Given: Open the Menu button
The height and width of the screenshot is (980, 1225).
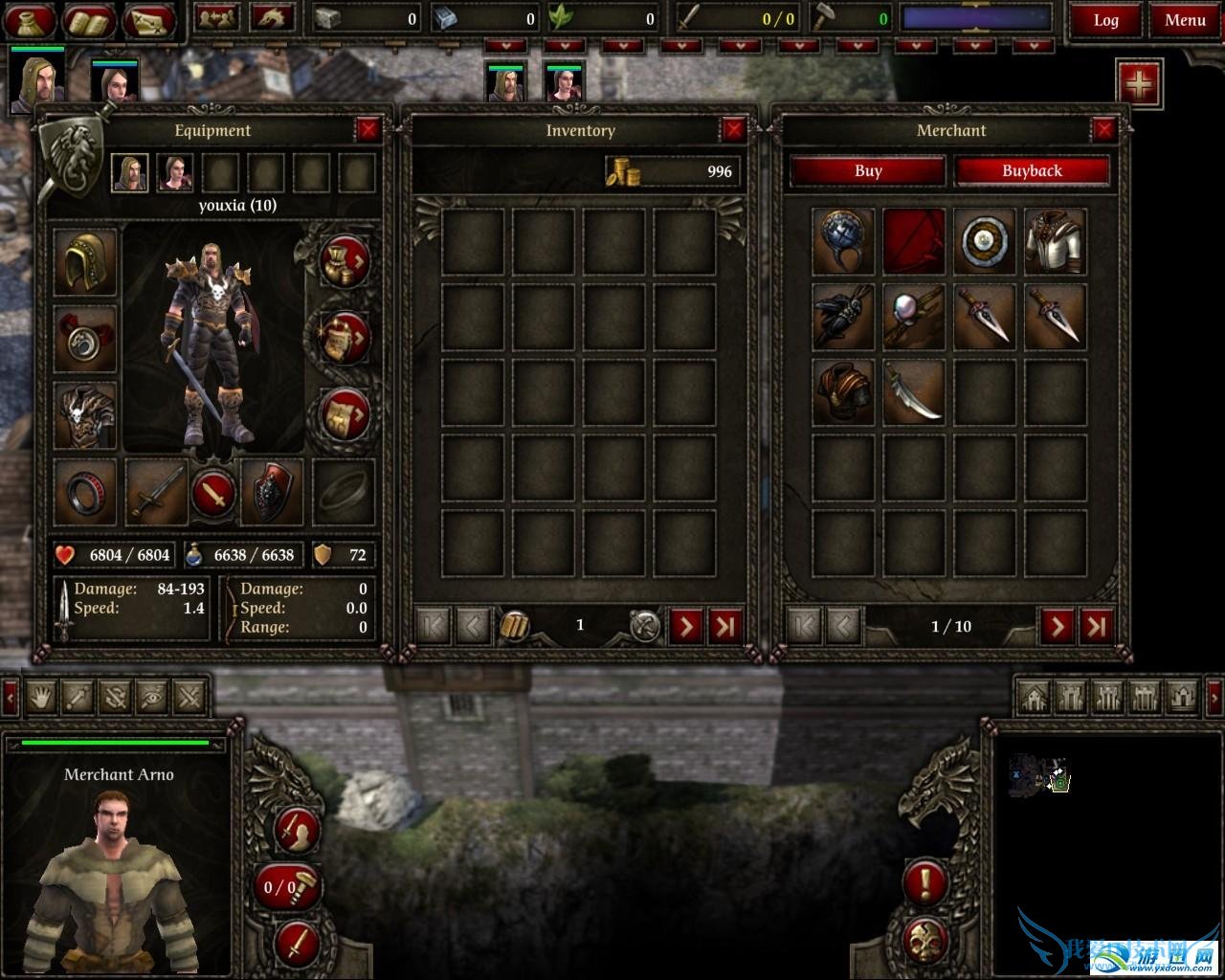Looking at the screenshot, I should 1185,20.
